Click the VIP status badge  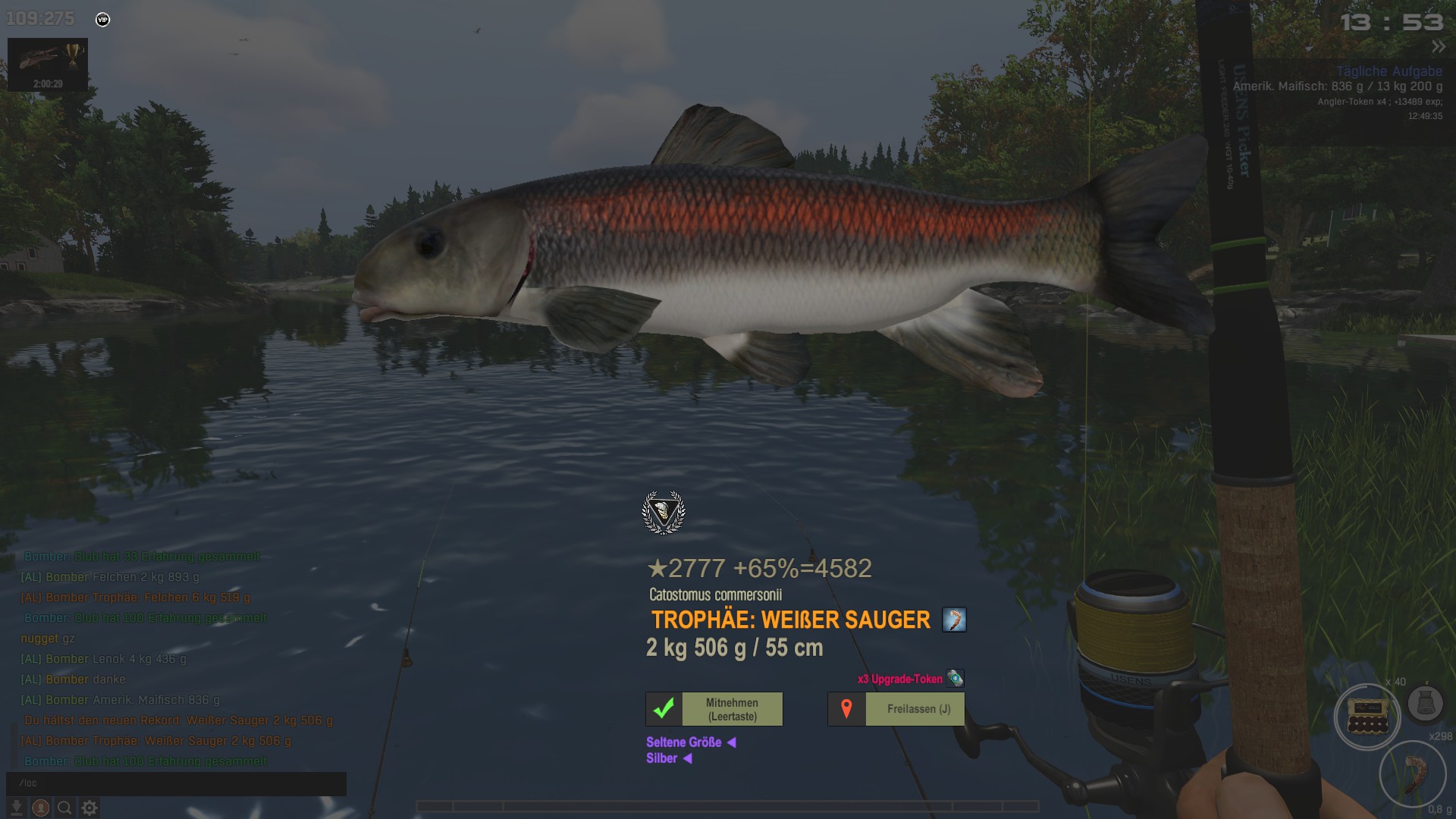coord(103,20)
